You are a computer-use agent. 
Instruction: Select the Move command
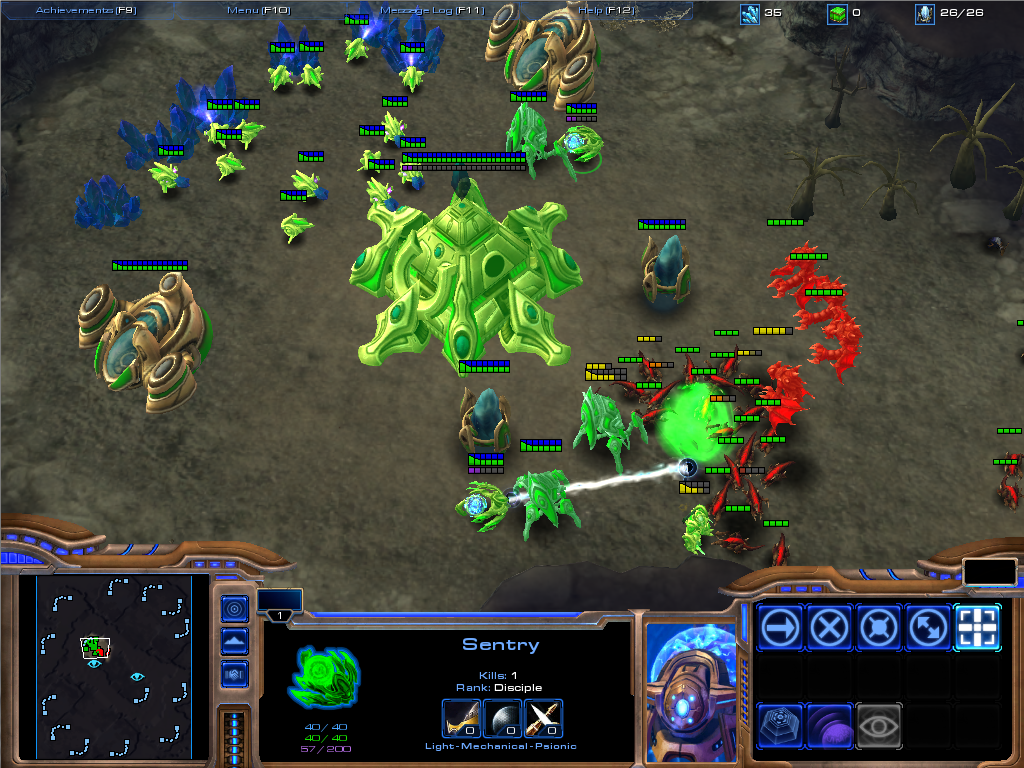[x=781, y=628]
